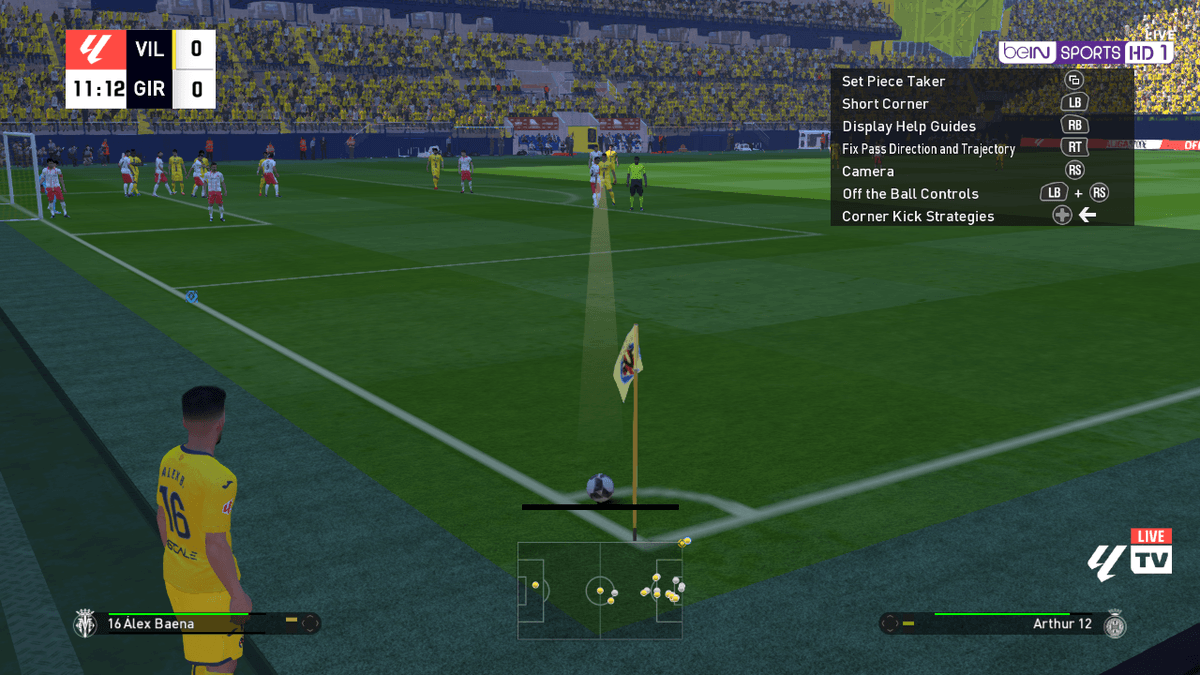Choose the Short Corner option
This screenshot has width=1200, height=675.
pyautogui.click(x=885, y=104)
